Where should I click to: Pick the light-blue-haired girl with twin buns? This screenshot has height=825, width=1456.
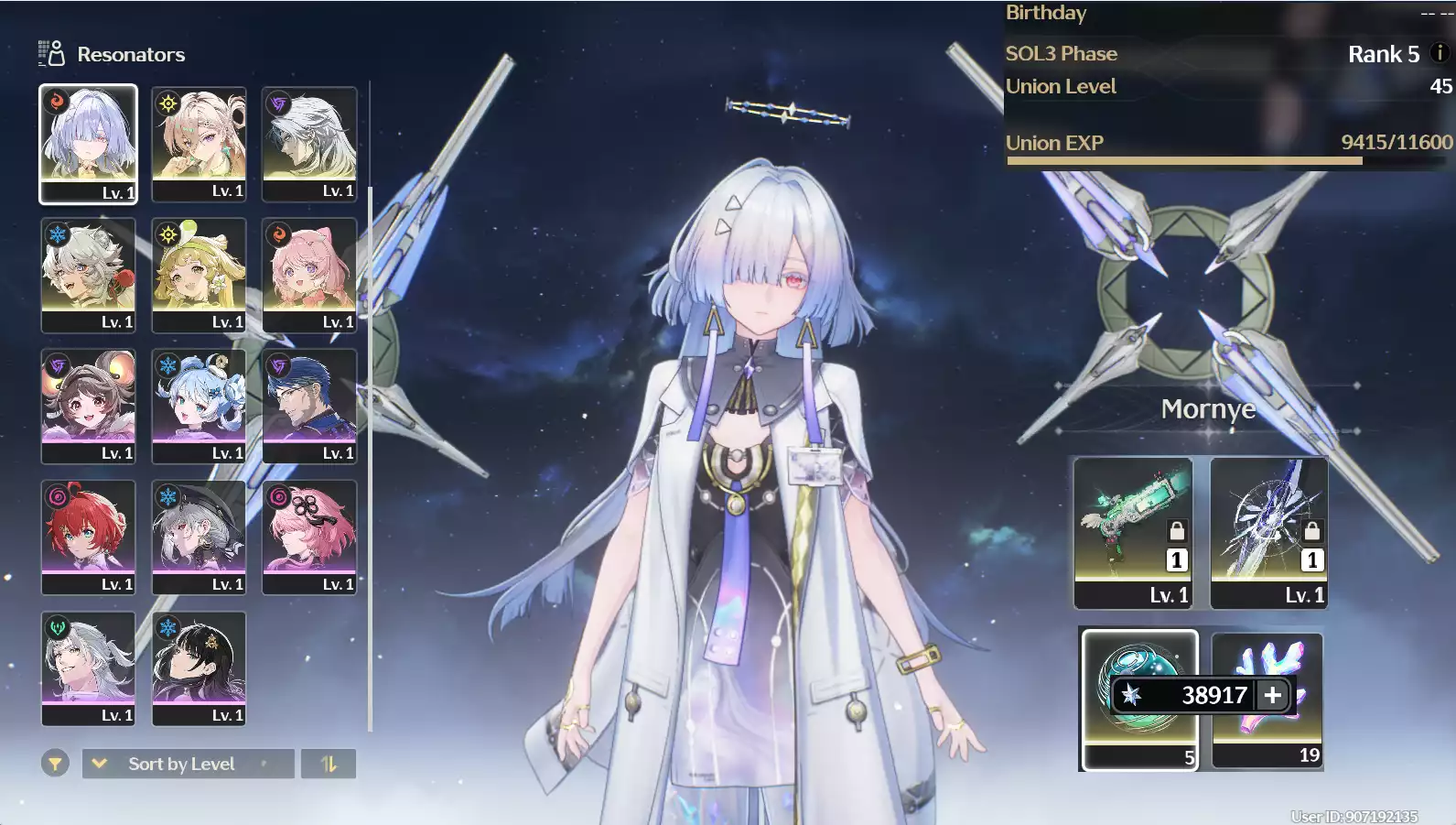tap(199, 405)
